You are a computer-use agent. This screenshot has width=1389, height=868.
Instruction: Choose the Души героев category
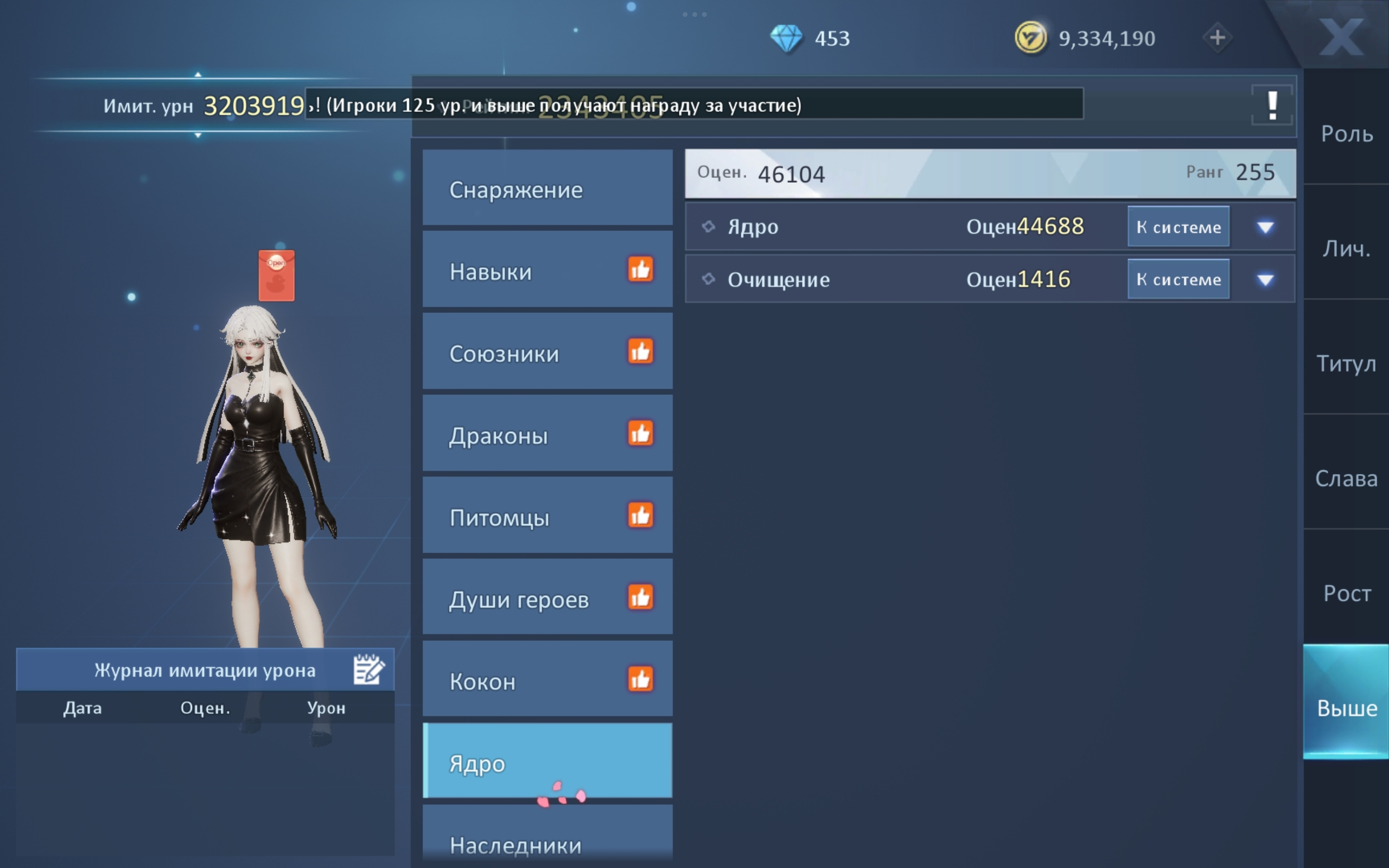pos(547,599)
